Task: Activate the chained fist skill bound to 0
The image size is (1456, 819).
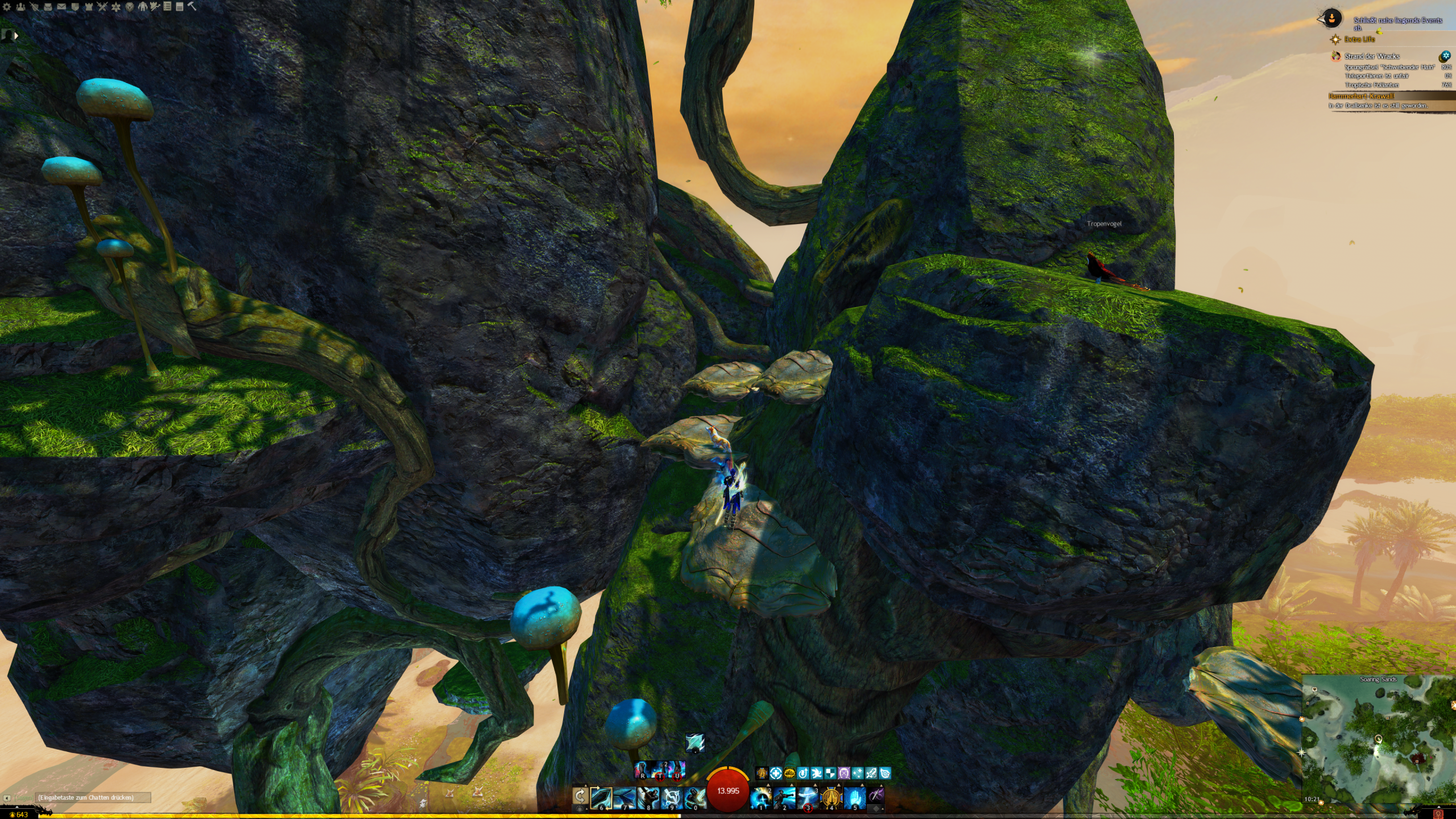Action: coord(694,798)
